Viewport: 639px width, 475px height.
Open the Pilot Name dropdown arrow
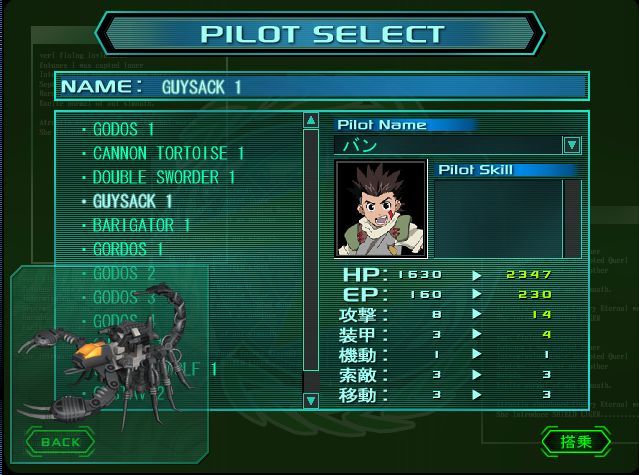[571, 145]
